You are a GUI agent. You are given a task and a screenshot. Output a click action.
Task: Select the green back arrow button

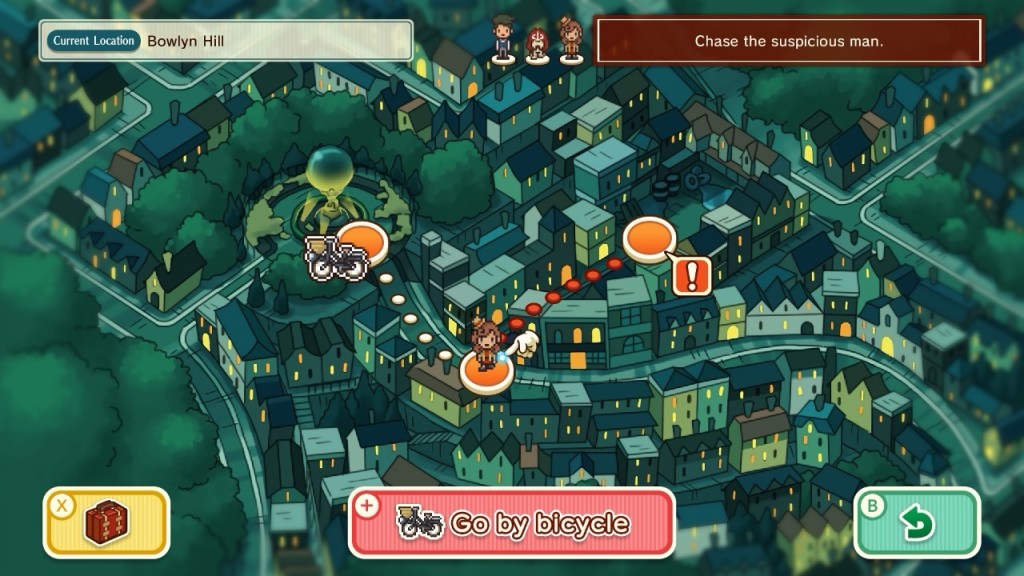point(916,522)
